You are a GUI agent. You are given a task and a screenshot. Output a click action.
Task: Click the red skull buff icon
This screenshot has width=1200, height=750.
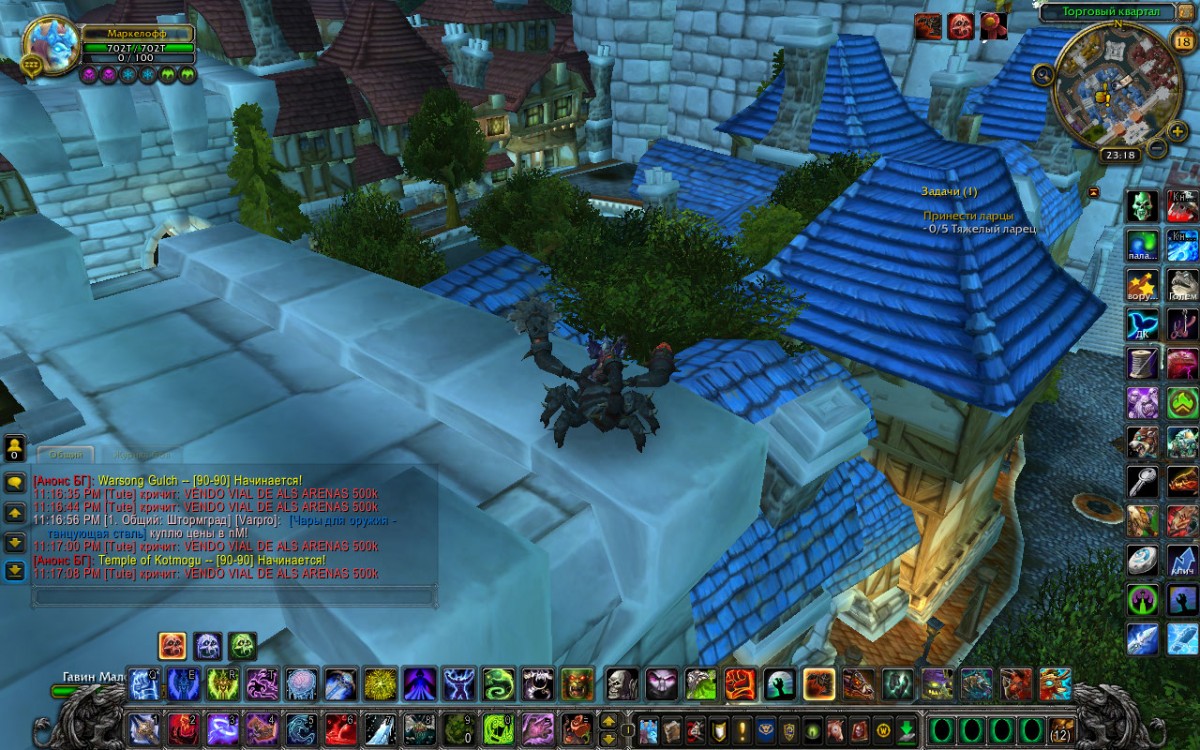(x=960, y=27)
